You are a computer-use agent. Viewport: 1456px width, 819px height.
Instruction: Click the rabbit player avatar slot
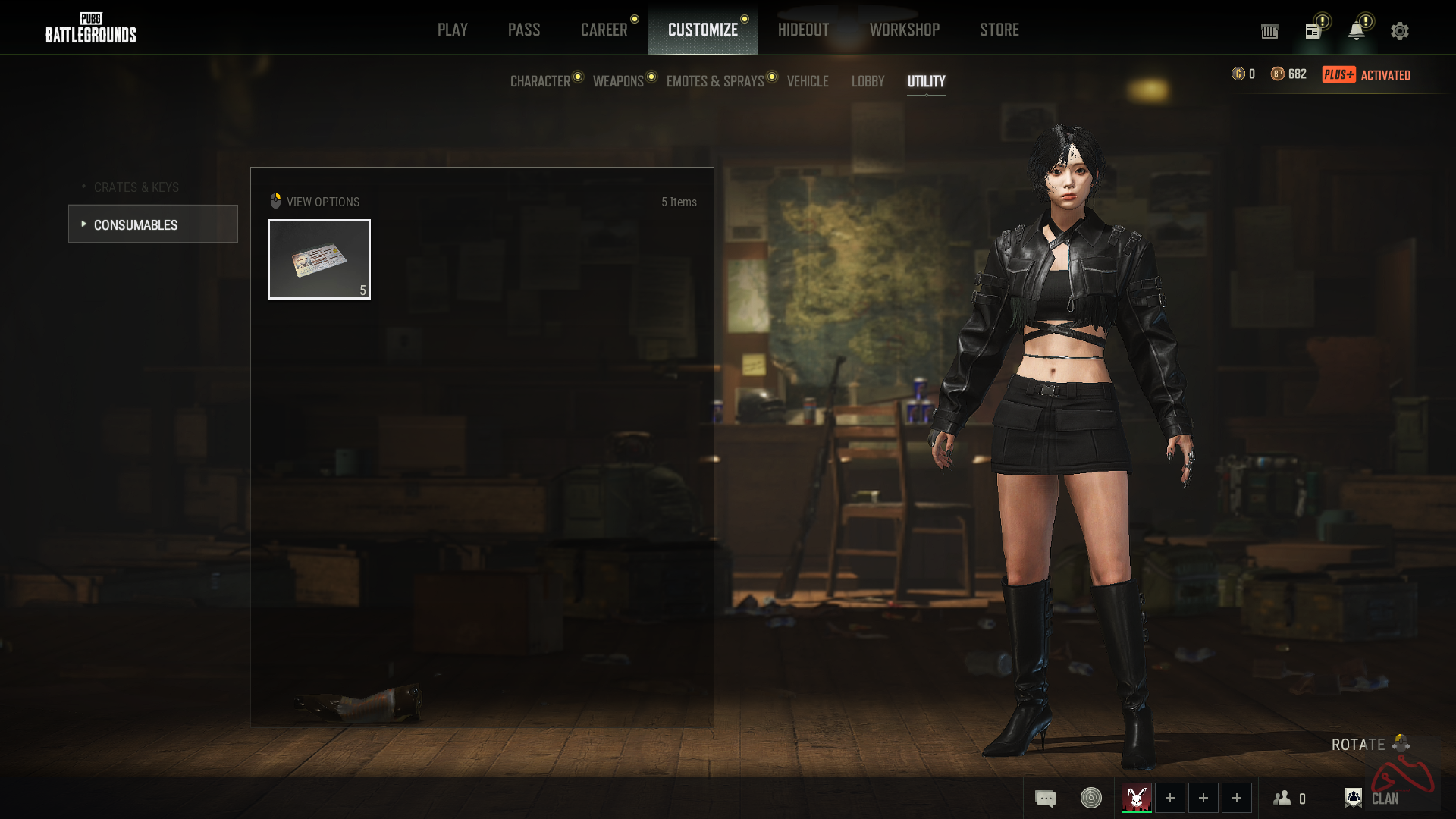pos(1136,798)
